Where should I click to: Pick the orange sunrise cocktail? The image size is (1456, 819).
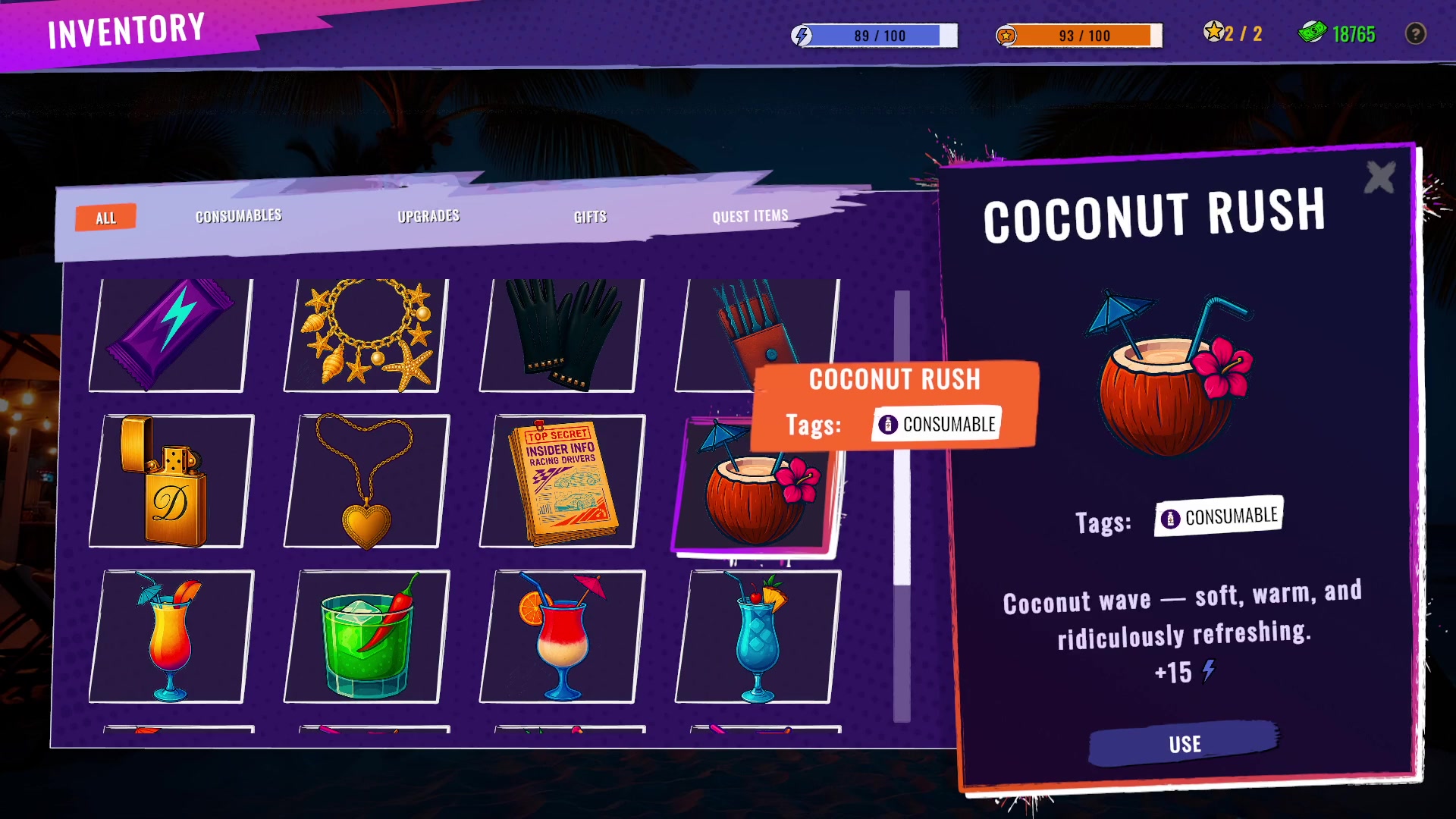170,637
